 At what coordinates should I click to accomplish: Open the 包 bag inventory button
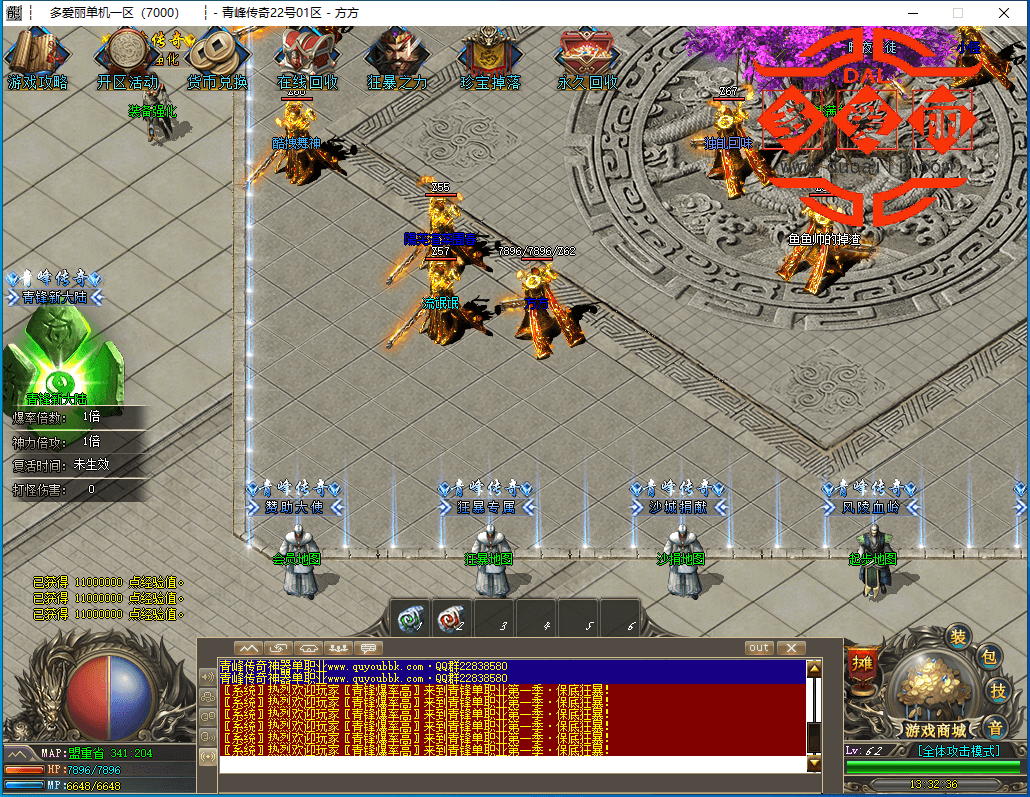click(x=988, y=657)
